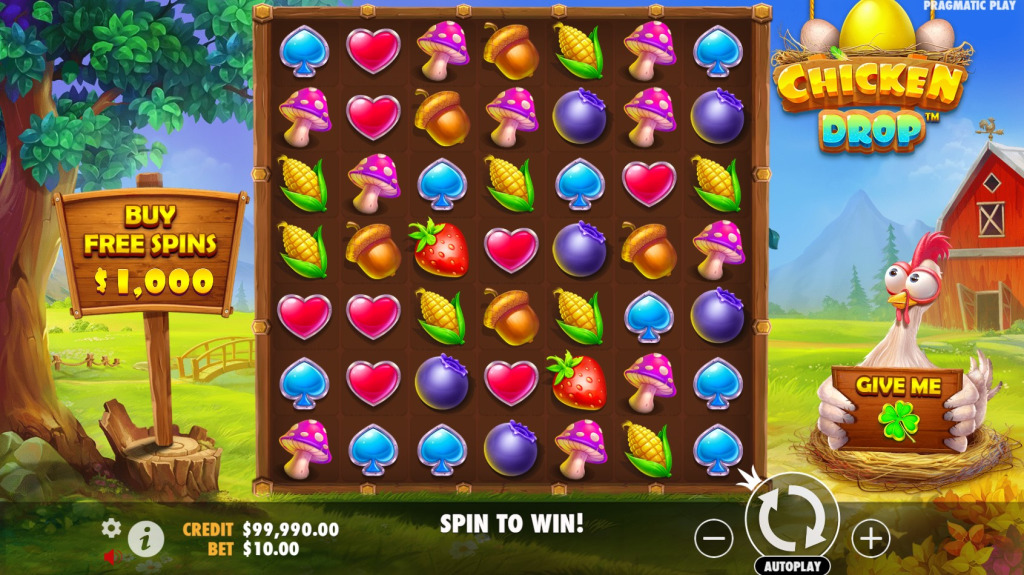The height and width of the screenshot is (575, 1024).
Task: Increase the bet with the plus button
Action: pyautogui.click(x=870, y=539)
